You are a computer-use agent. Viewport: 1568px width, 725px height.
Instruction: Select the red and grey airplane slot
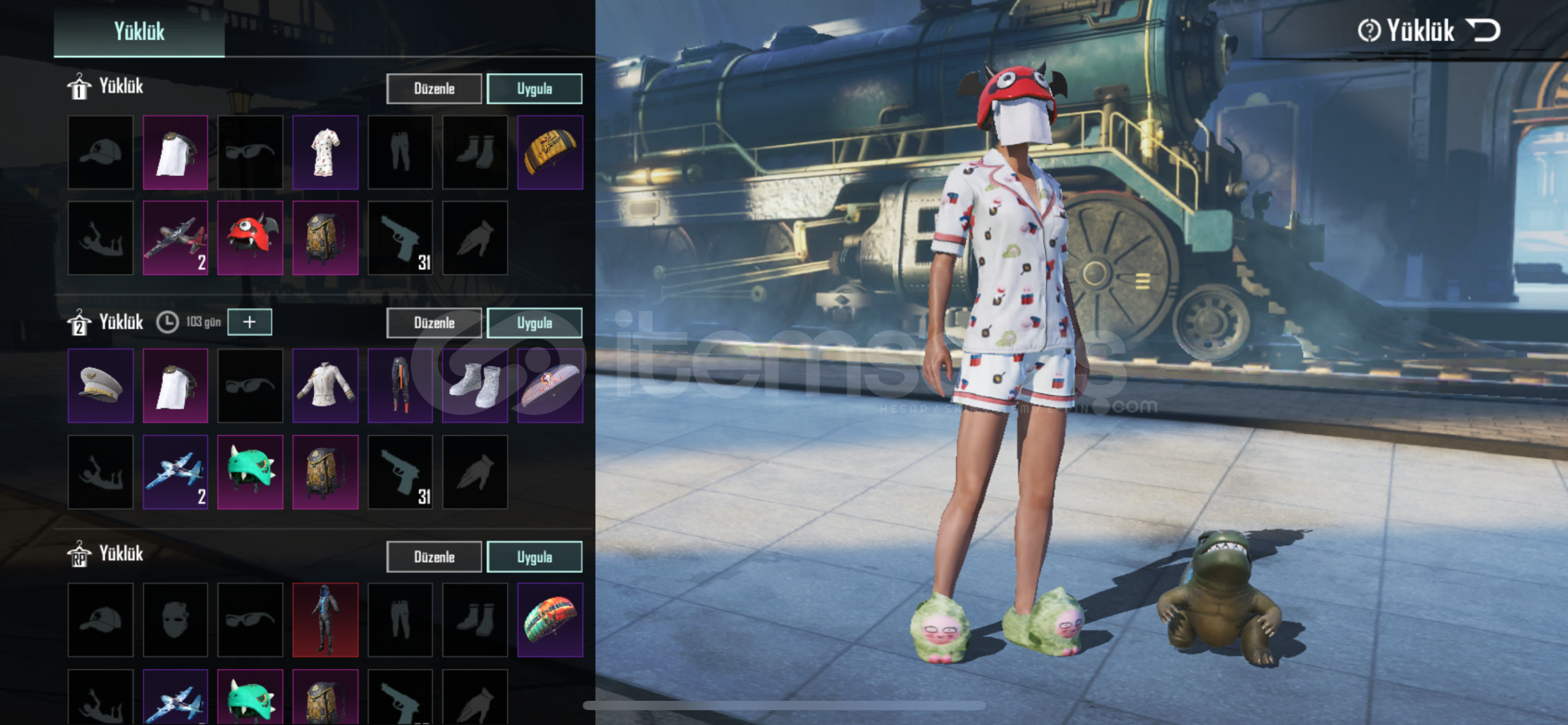click(175, 238)
